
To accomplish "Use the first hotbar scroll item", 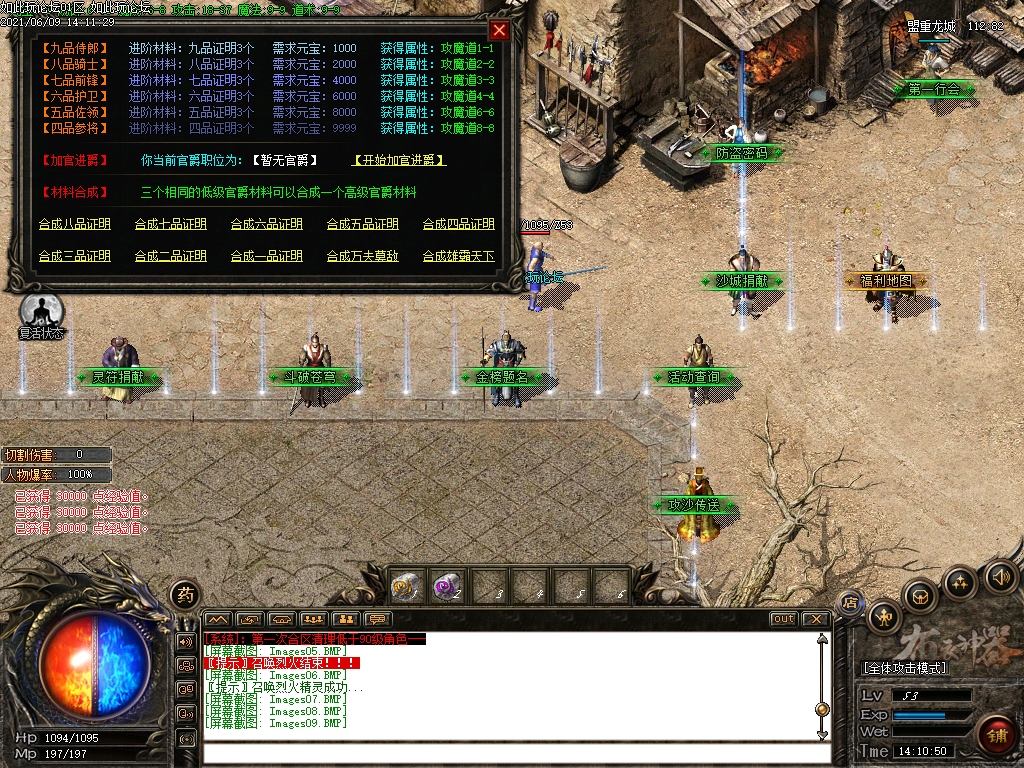I will (406, 586).
